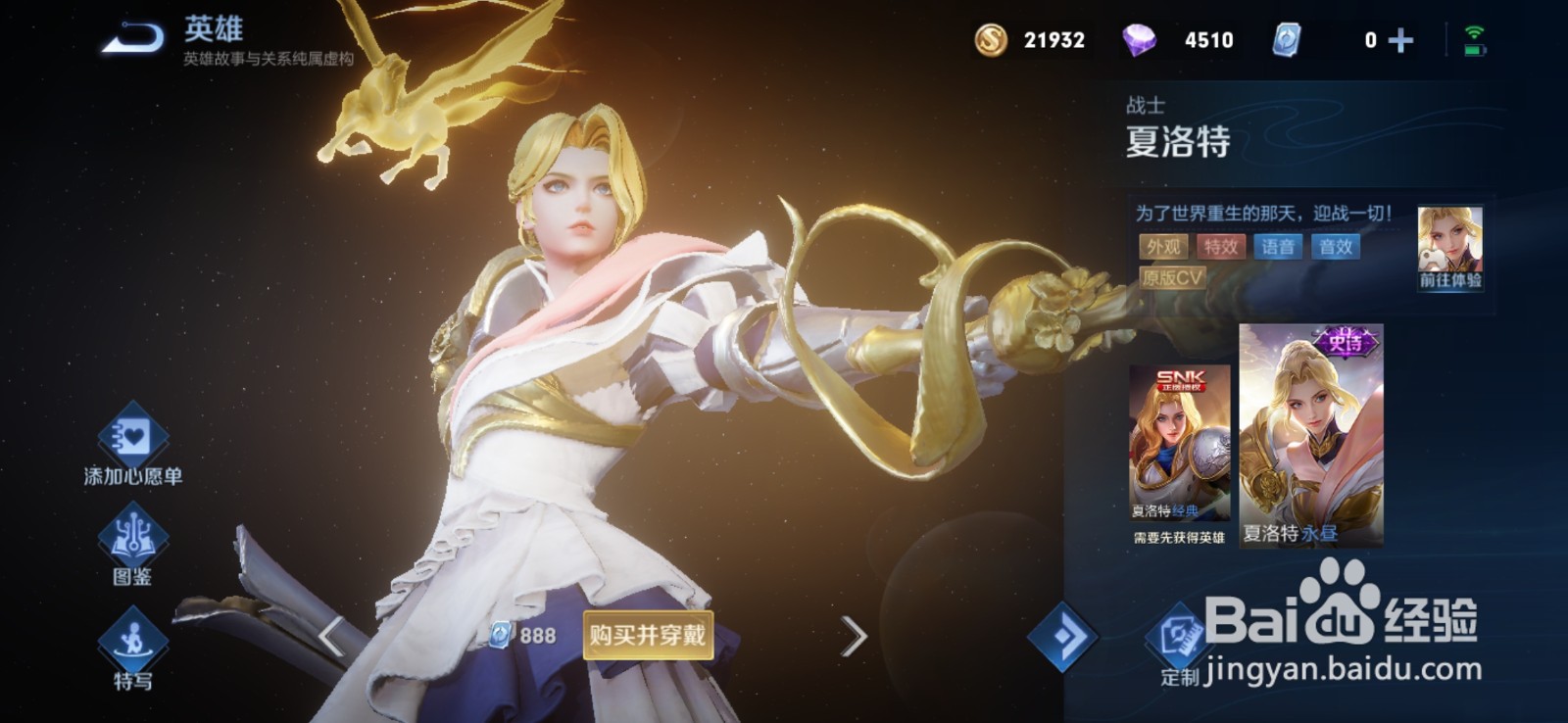1568x723 pixels.
Task: Choose the 音效 tag
Action: [x=1335, y=247]
